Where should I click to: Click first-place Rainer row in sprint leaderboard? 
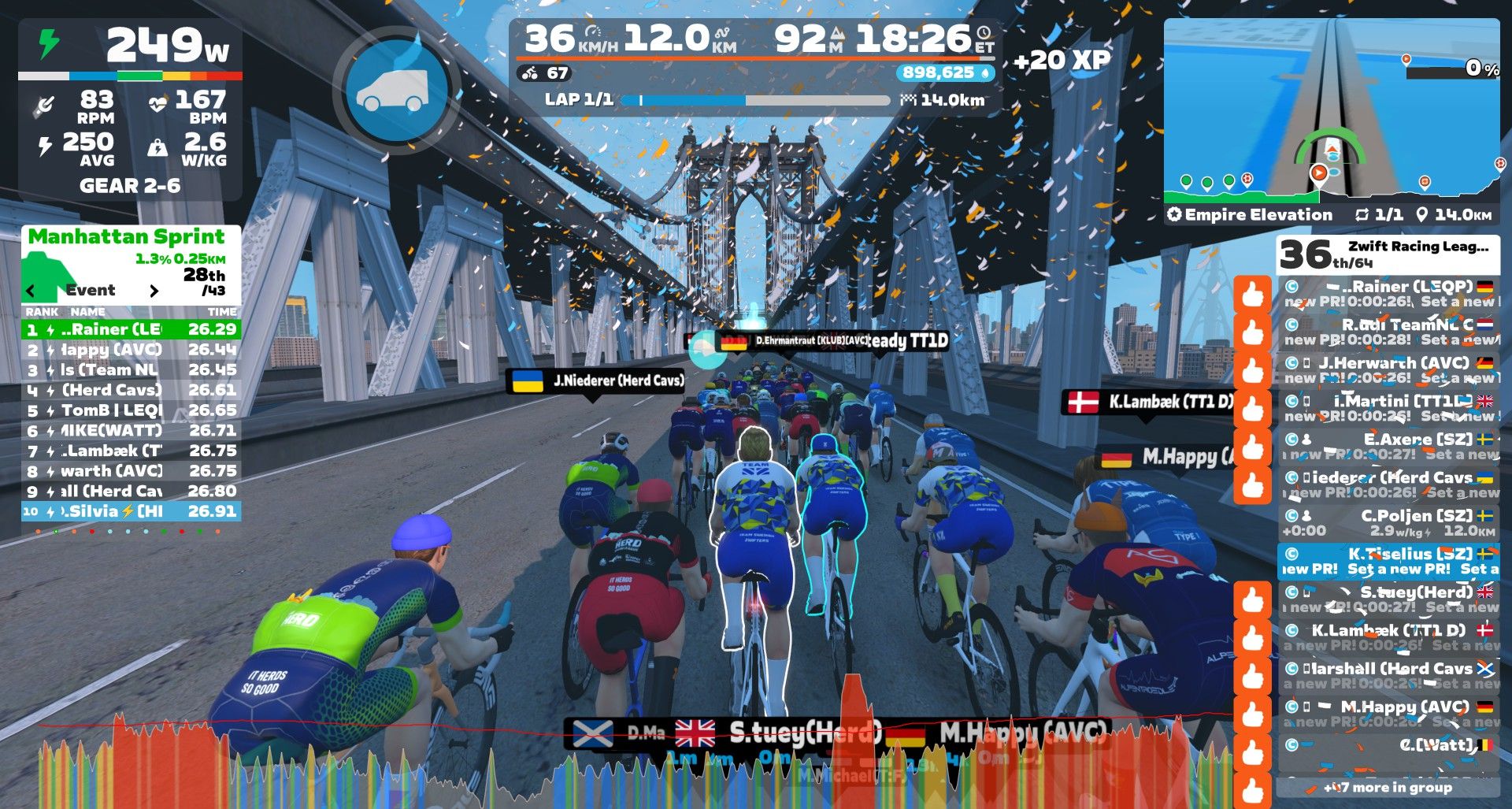(131, 329)
